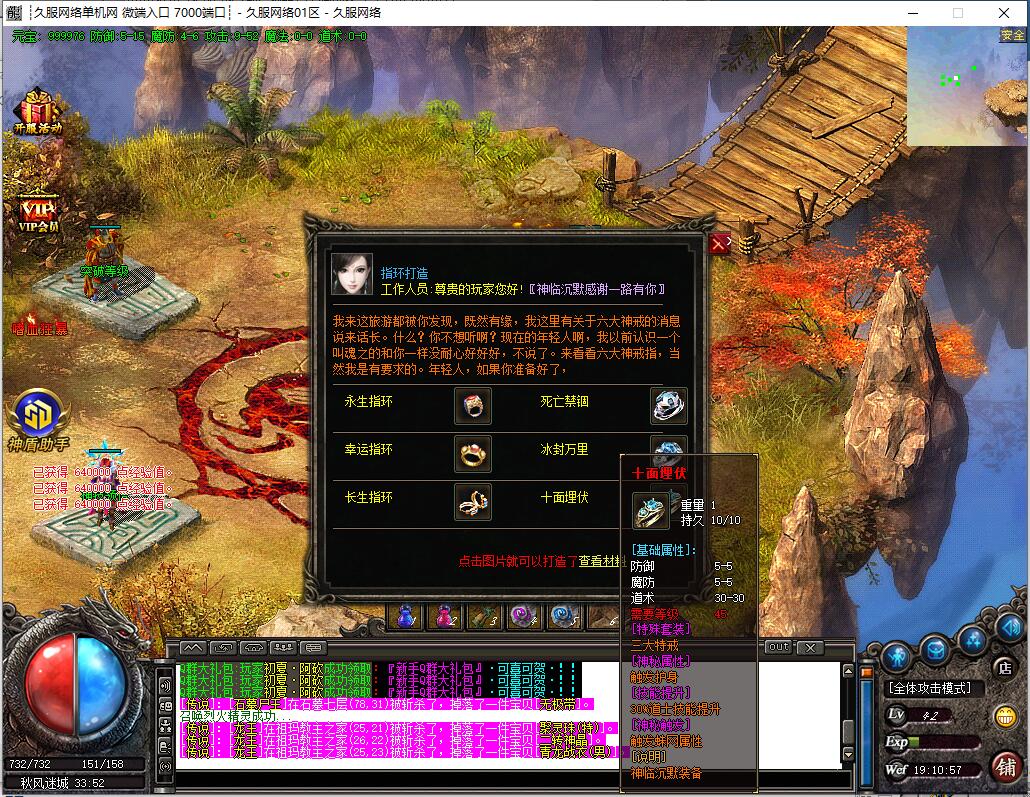
Task: Maximize the game window
Action: [x=957, y=13]
